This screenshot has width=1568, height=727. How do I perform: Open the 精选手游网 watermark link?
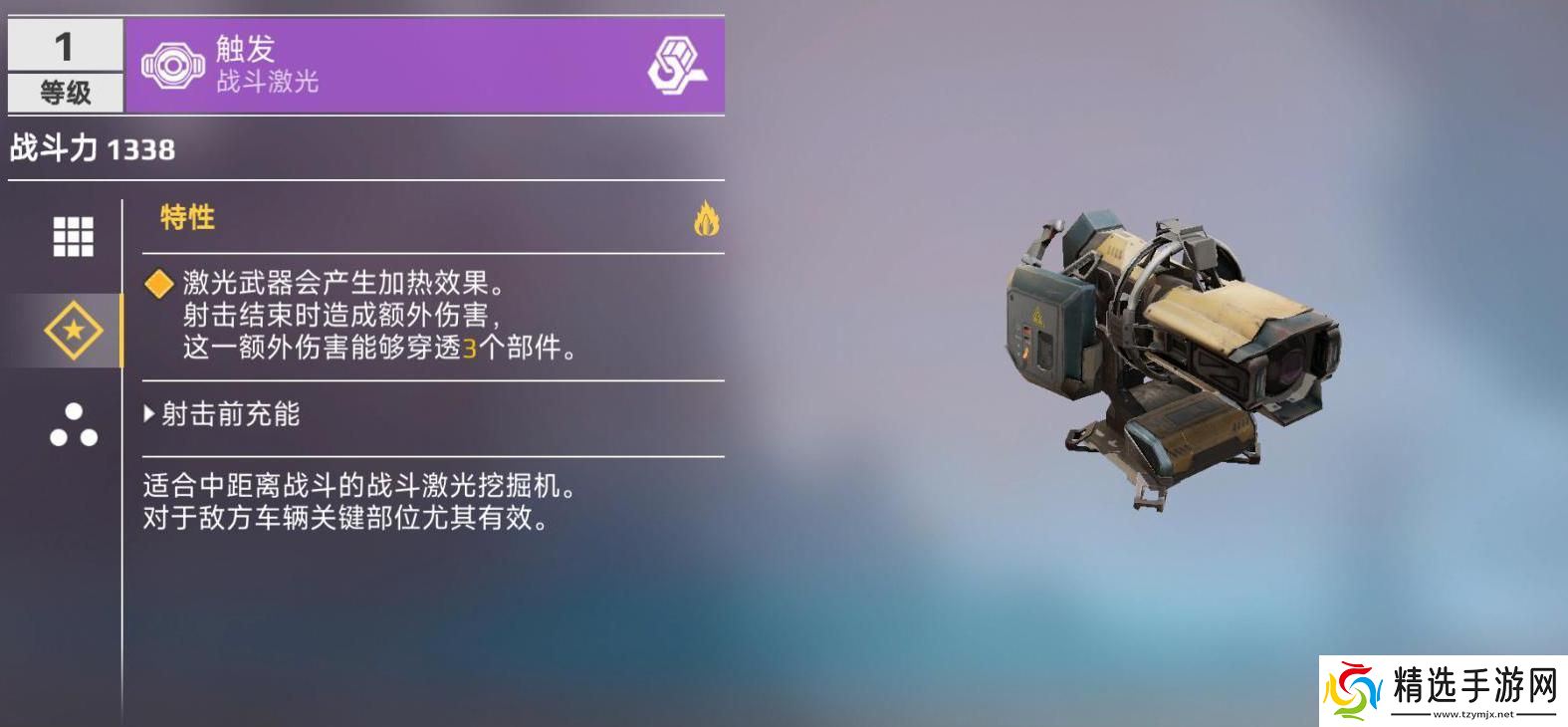[x=1443, y=689]
